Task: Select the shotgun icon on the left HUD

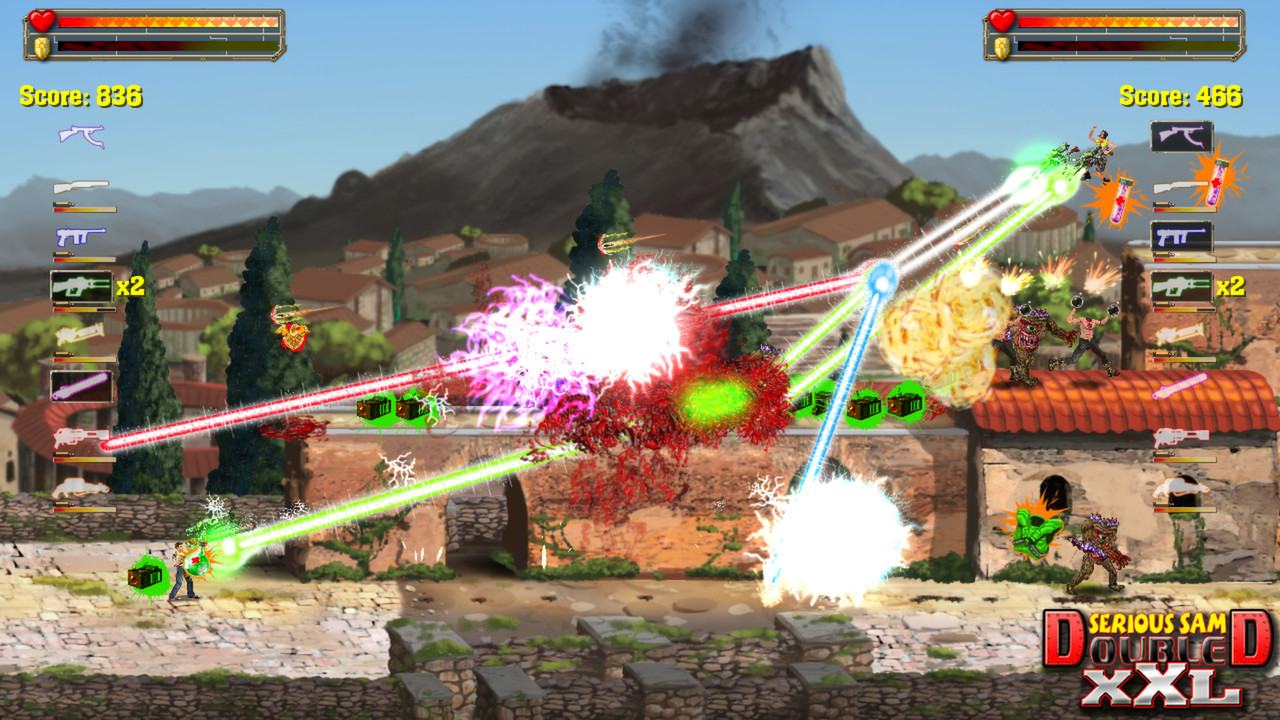Action: pos(80,186)
